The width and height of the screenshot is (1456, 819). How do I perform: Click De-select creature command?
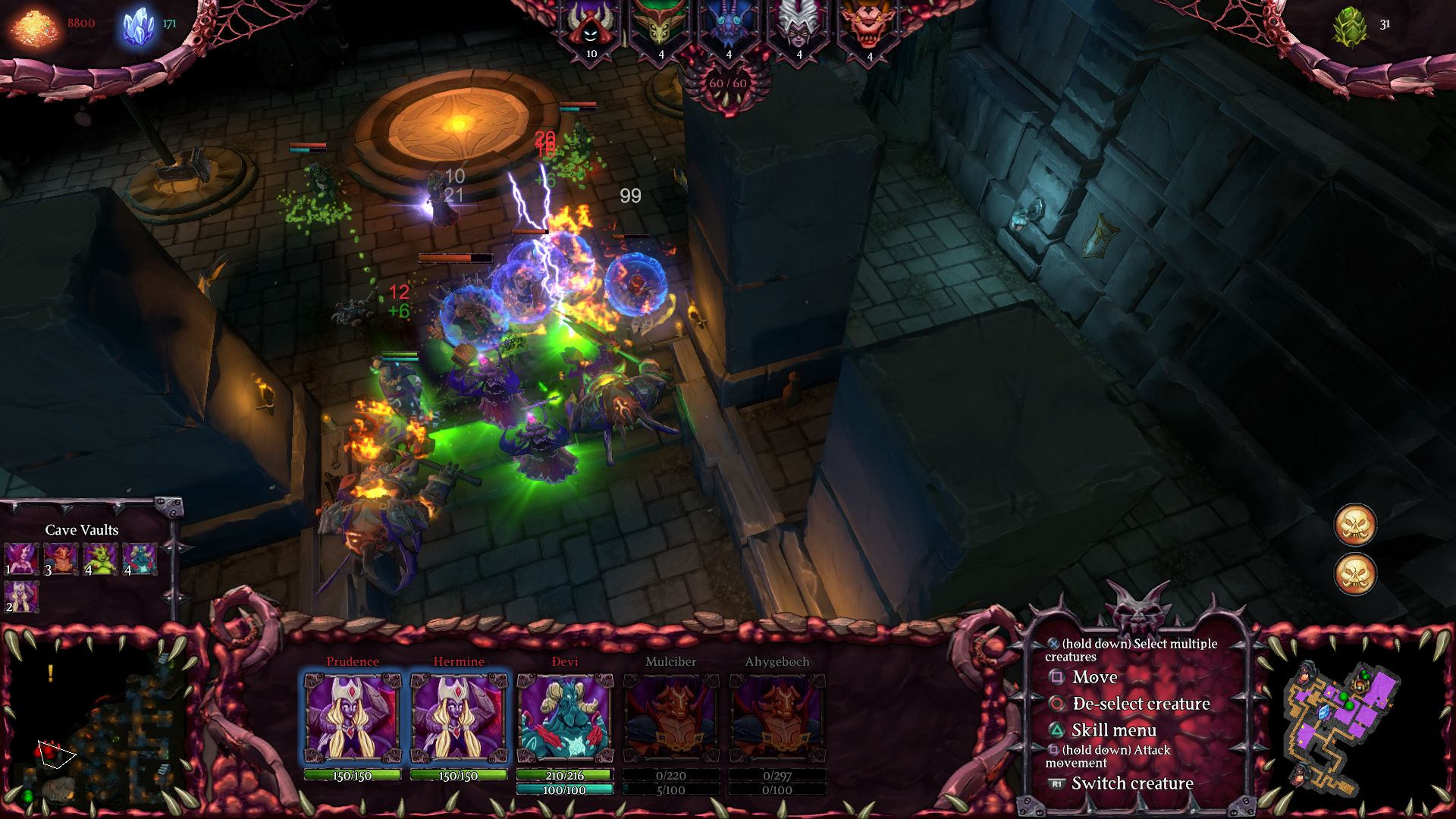click(1139, 704)
